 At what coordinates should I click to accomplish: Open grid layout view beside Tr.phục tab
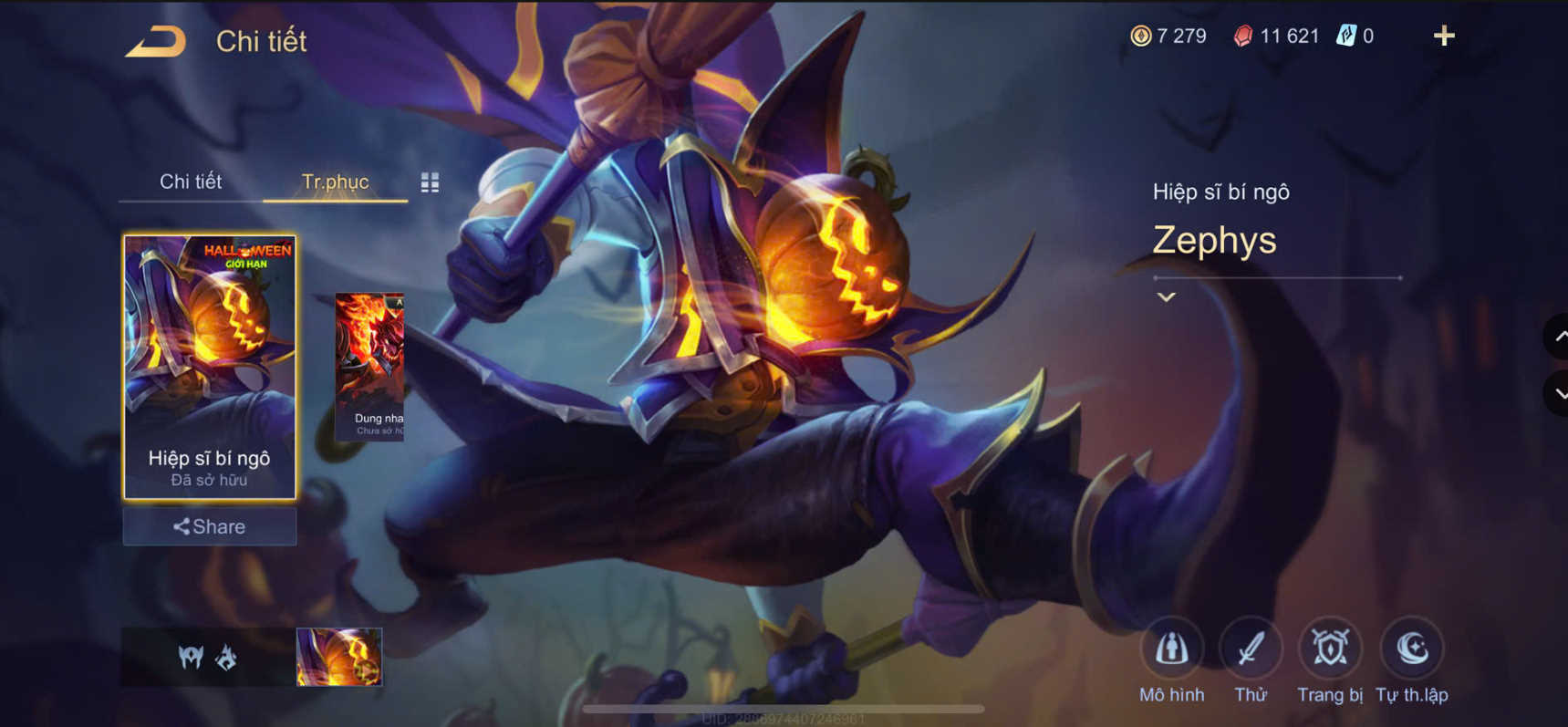(x=429, y=182)
